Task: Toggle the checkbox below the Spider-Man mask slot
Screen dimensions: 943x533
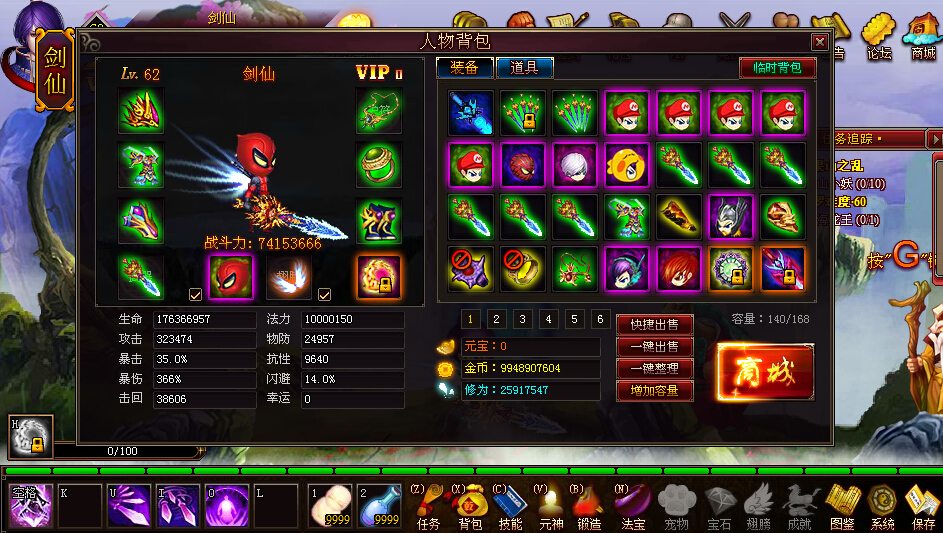Action: click(196, 295)
